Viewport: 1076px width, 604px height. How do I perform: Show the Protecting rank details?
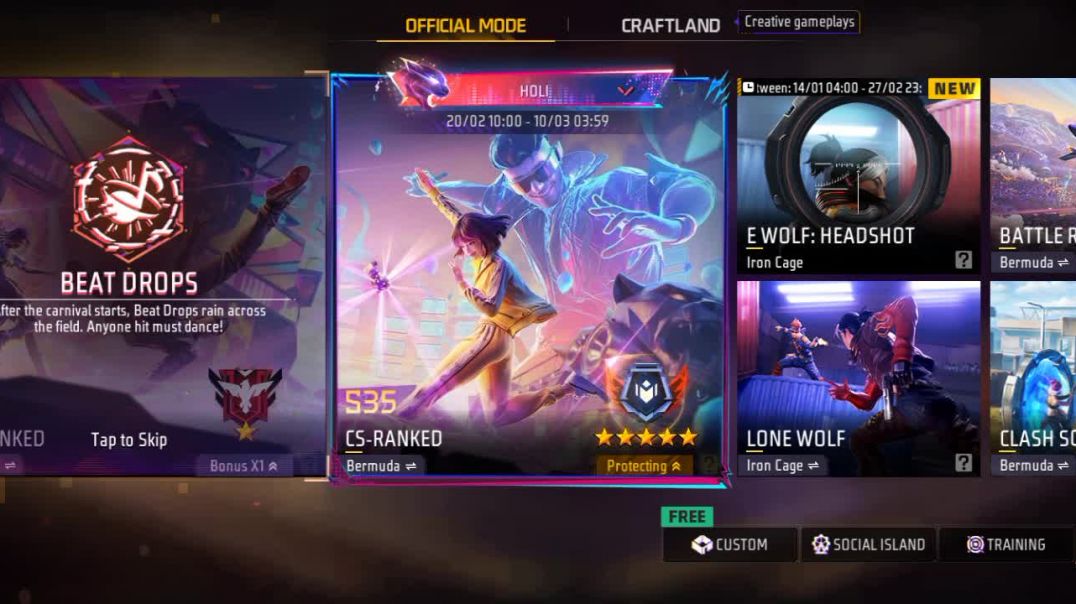click(x=645, y=466)
